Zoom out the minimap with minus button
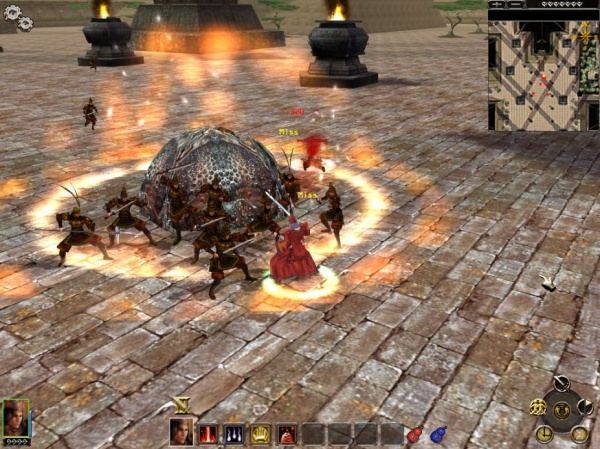The width and height of the screenshot is (600, 449). (x=515, y=5)
